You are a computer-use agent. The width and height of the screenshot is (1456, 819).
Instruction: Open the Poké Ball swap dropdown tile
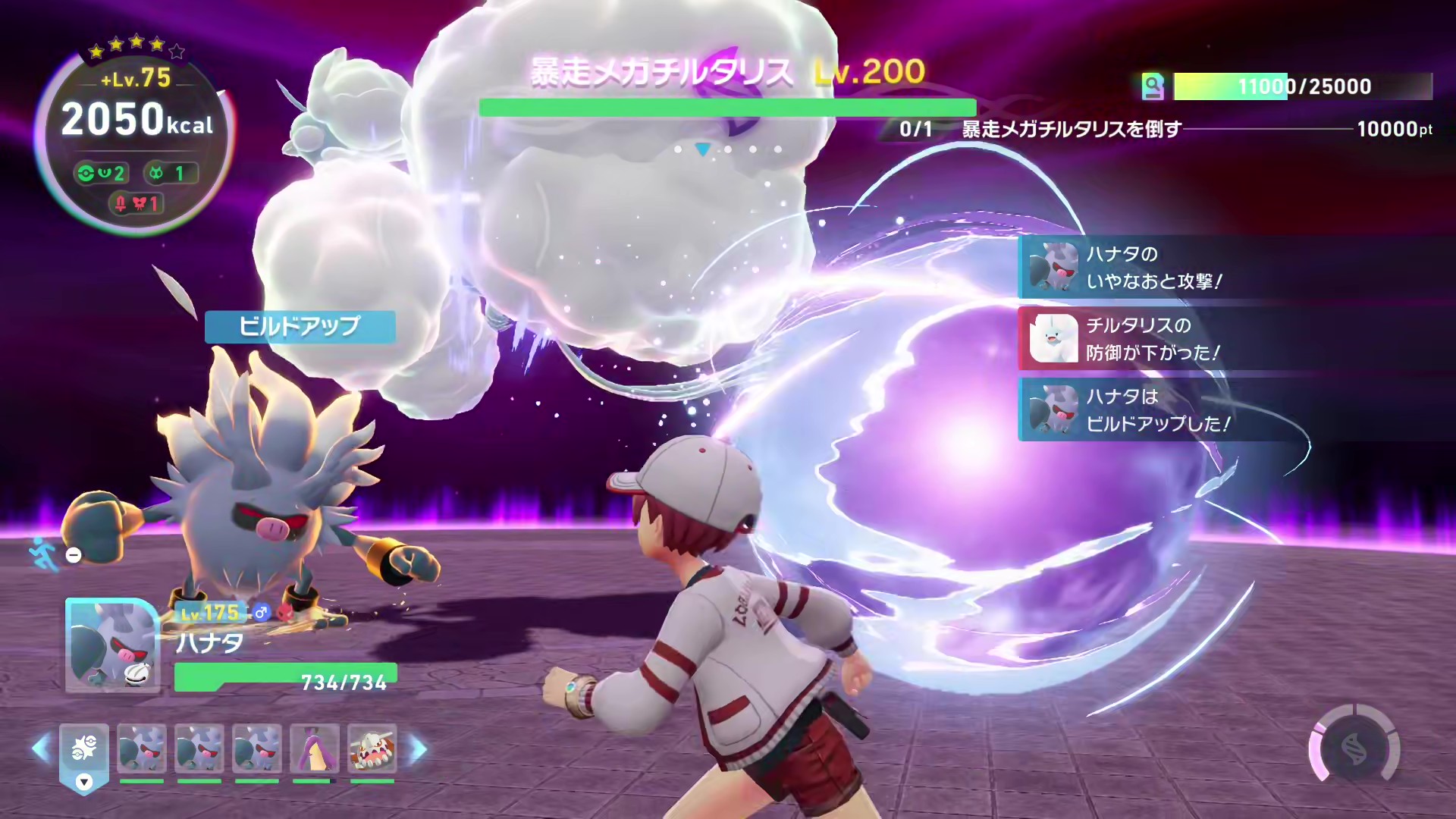click(x=84, y=755)
